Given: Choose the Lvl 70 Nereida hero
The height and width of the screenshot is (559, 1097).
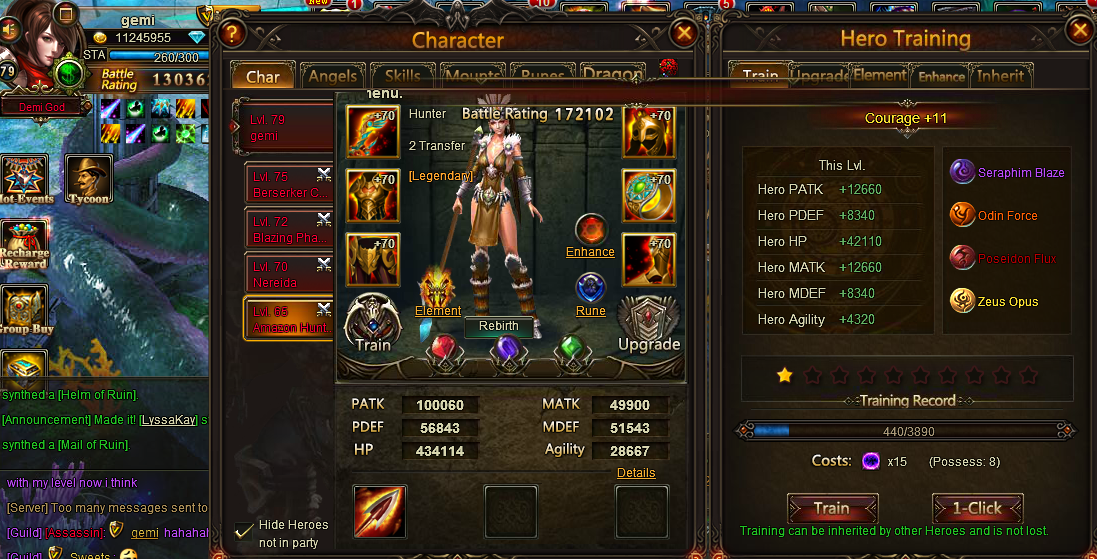Looking at the screenshot, I should pos(288,274).
